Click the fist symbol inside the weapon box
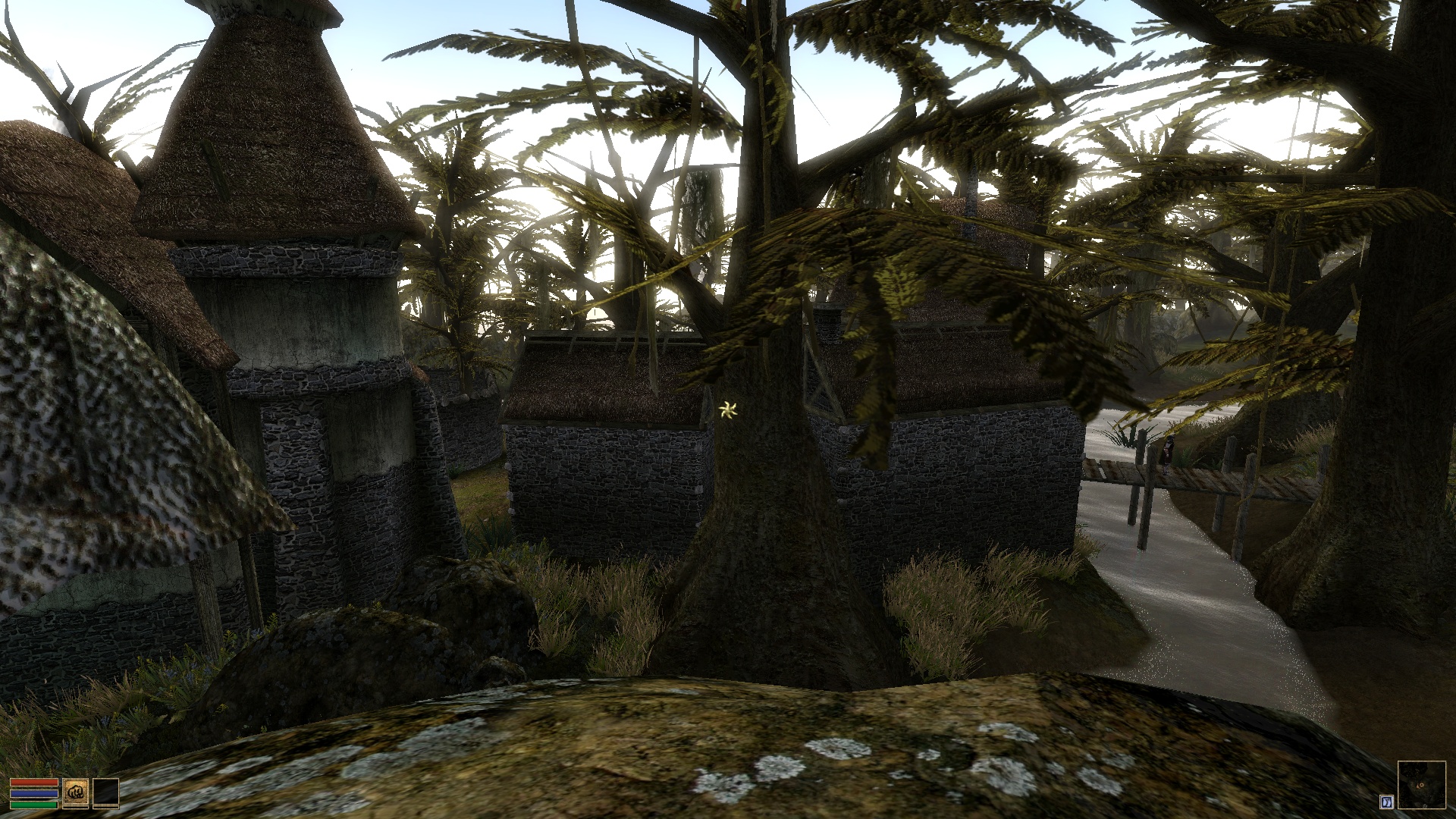This screenshot has width=1456, height=819. (x=76, y=792)
